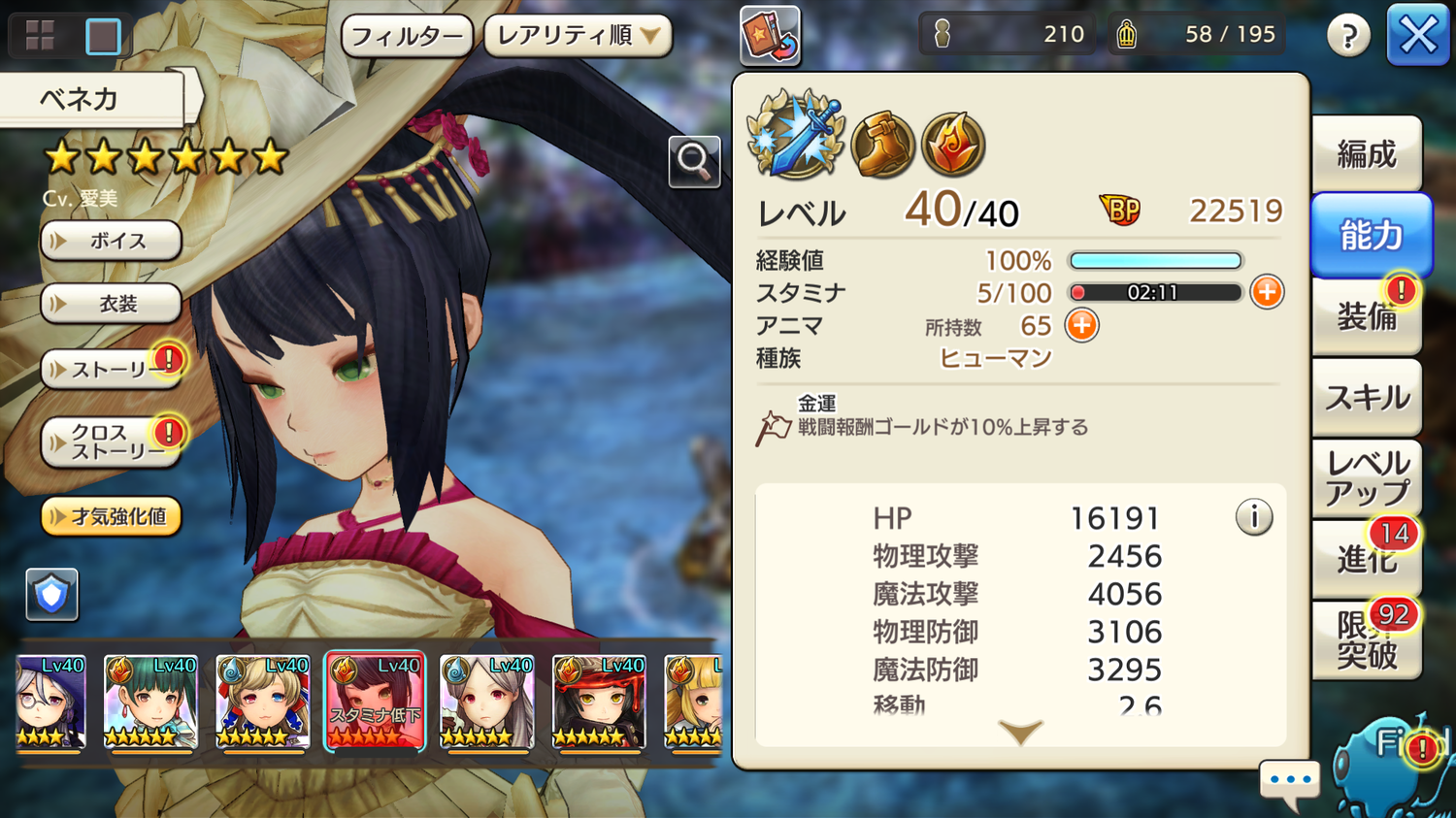Close the screen with the X button
Image resolution: width=1456 pixels, height=818 pixels.
pos(1417,36)
